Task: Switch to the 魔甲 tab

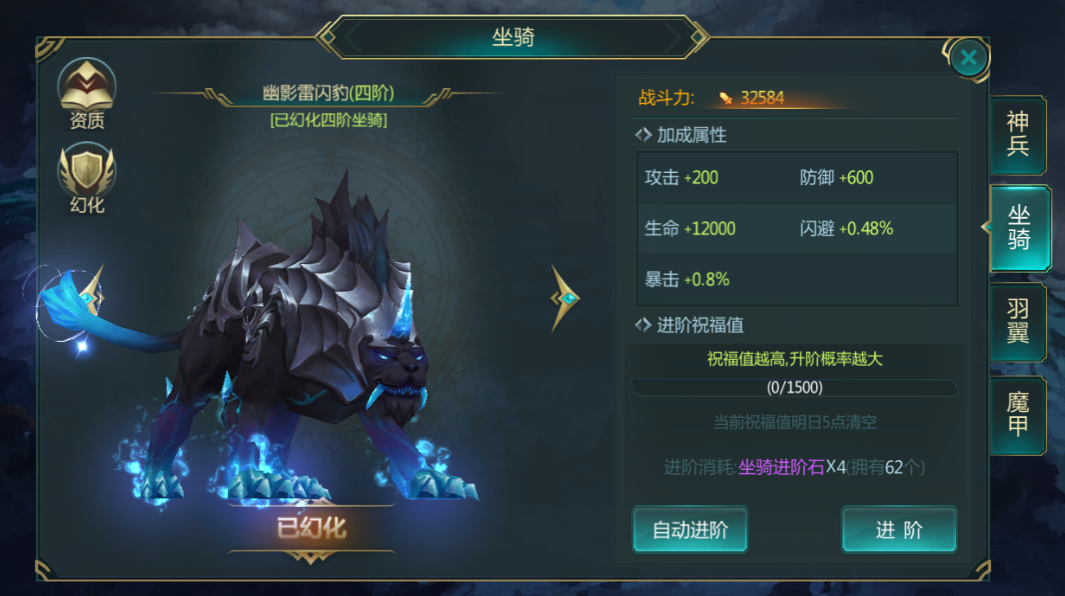Action: tap(1017, 416)
